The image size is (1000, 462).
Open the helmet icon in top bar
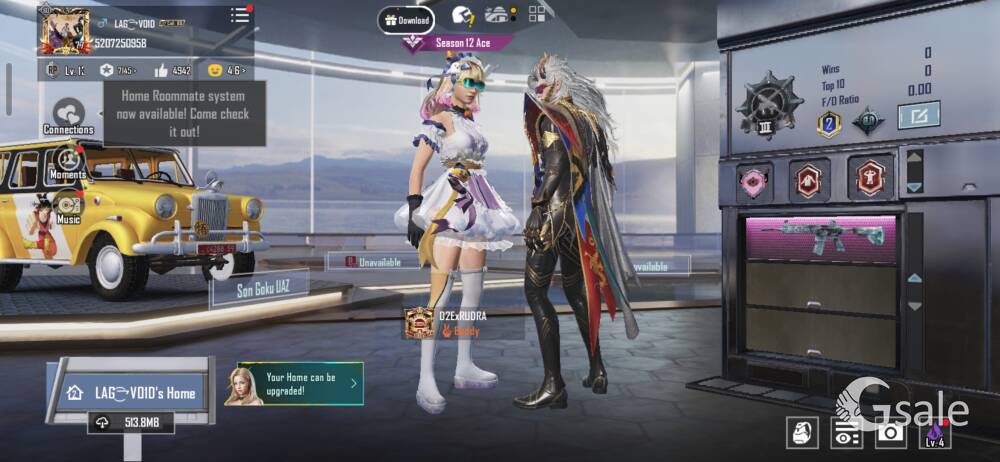click(x=463, y=16)
